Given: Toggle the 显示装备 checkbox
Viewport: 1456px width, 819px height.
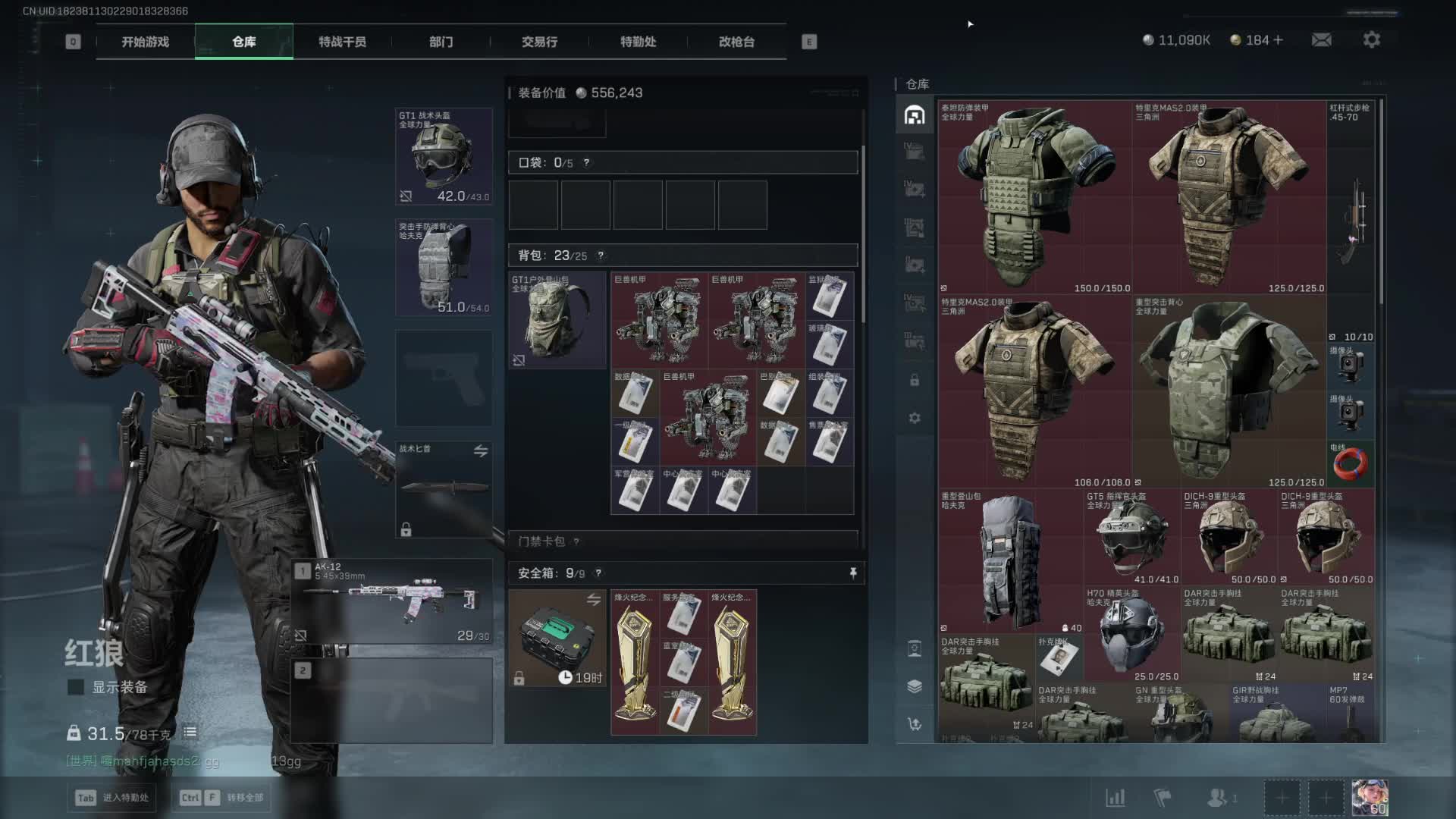Looking at the screenshot, I should 76,687.
